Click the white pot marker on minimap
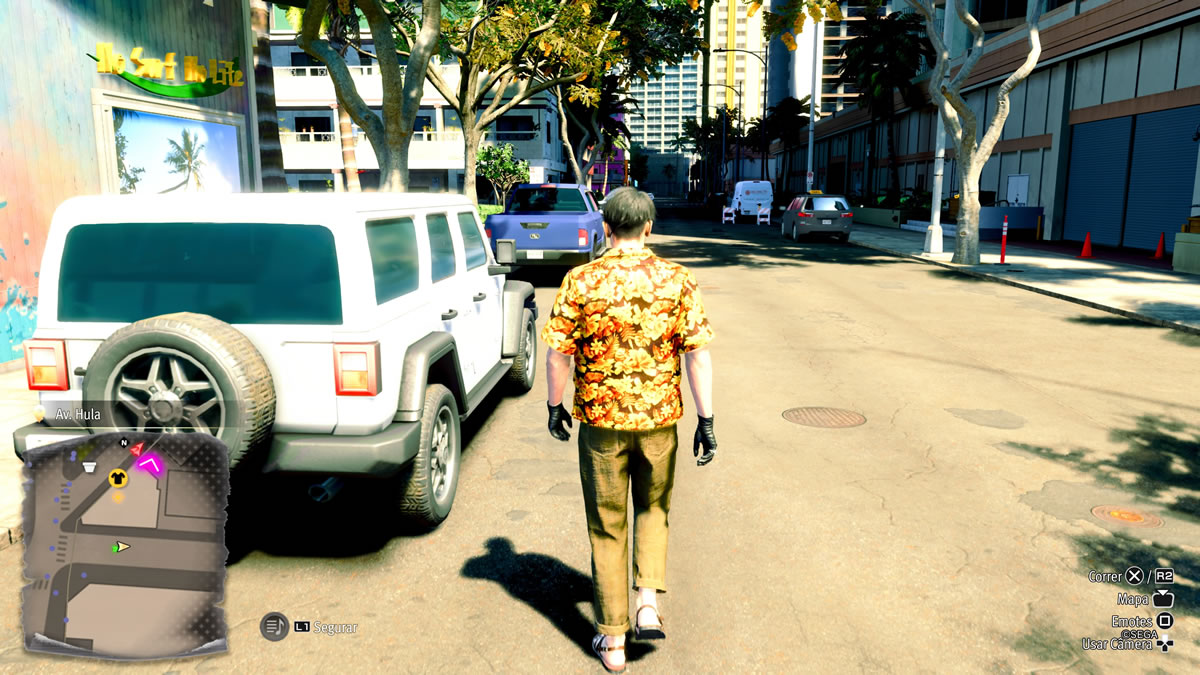Image resolution: width=1200 pixels, height=675 pixels. pos(89,465)
